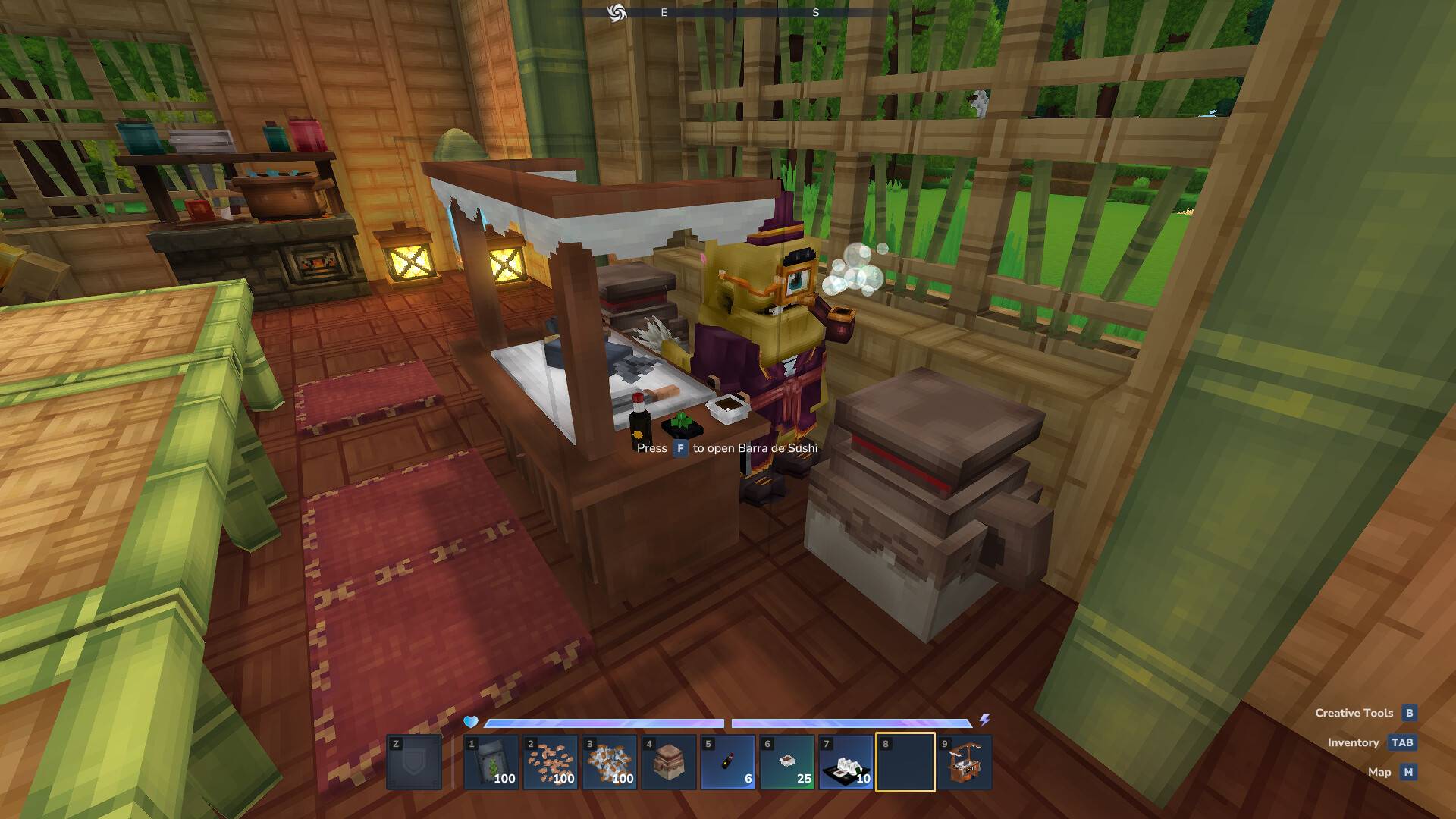
Task: Select the seed packet in hotbar slot 1
Action: (491, 762)
